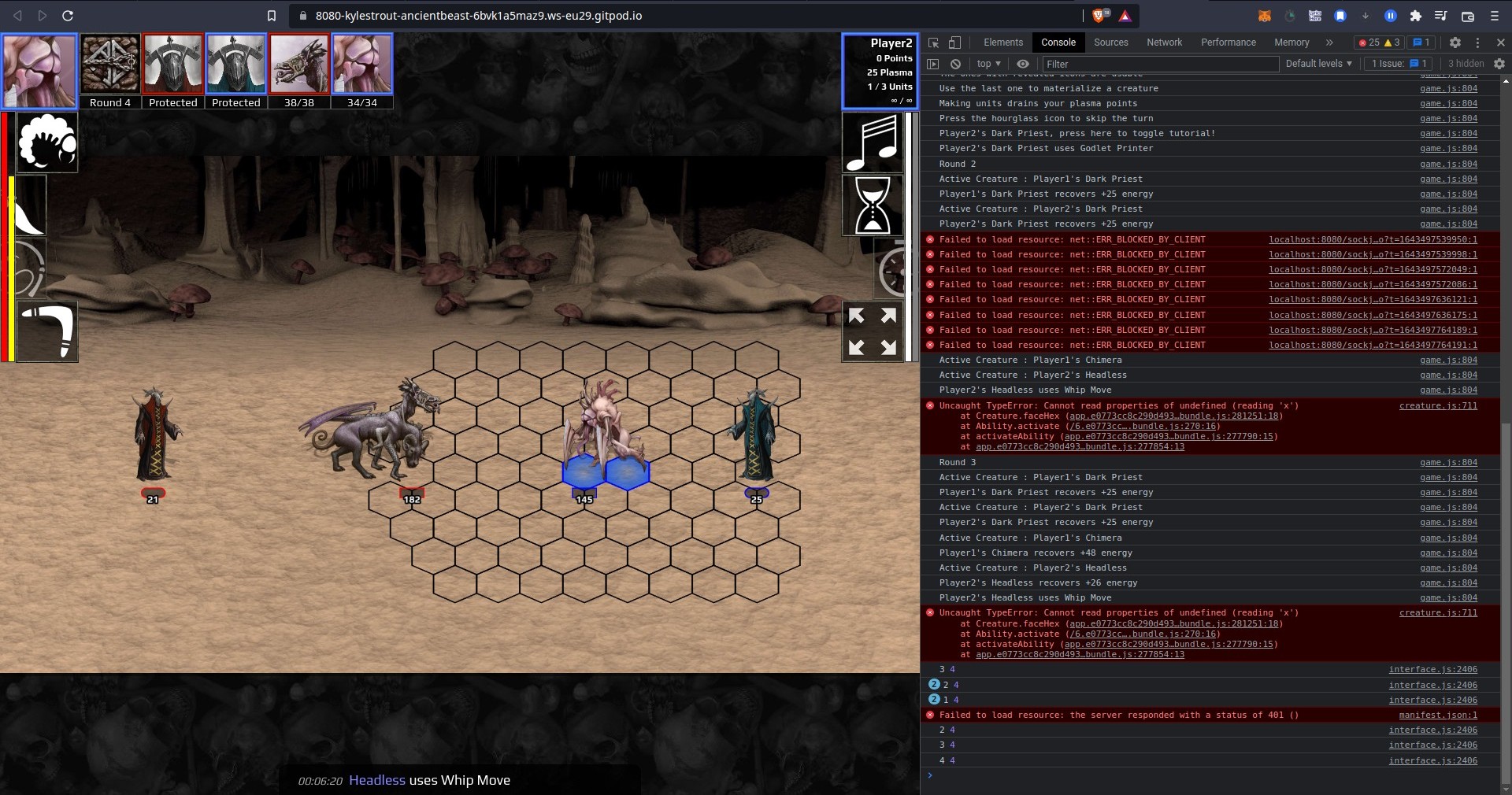Image resolution: width=1512 pixels, height=795 pixels.
Task: Toggle the sidebar with the activity bar icon
Action: pyautogui.click(x=932, y=64)
